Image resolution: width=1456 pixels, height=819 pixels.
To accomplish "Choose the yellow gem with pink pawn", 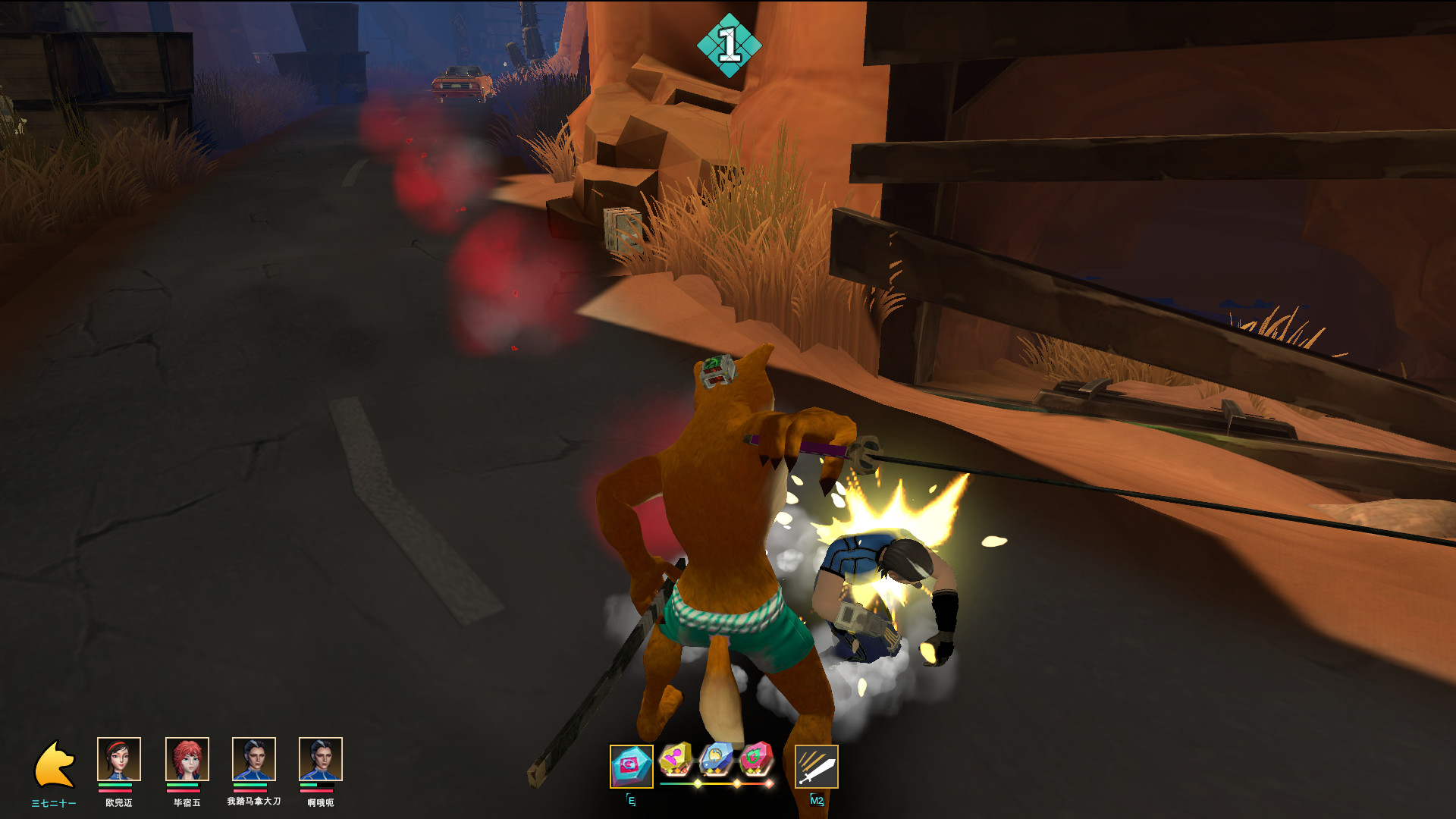I will (x=675, y=759).
